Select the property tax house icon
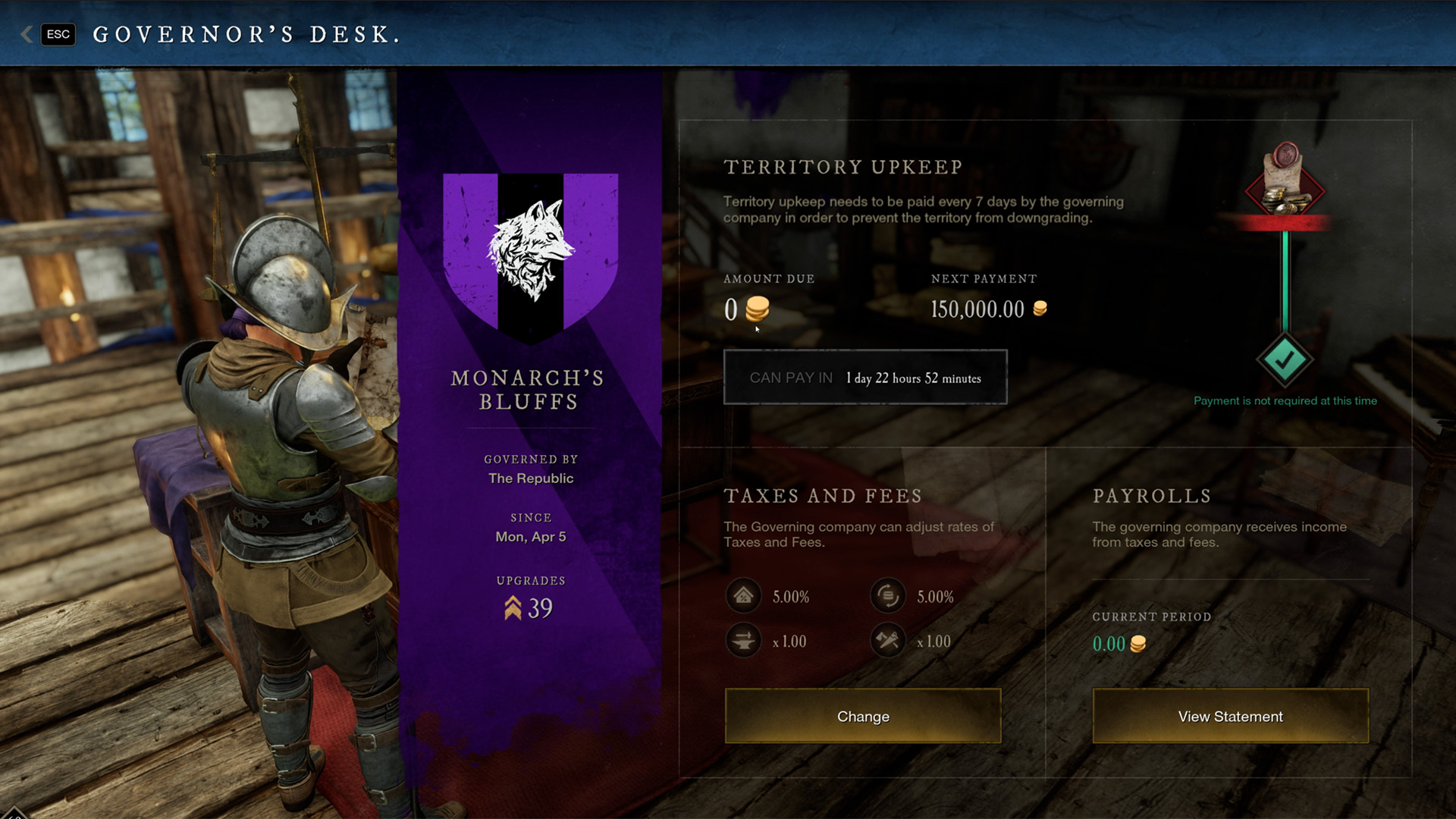This screenshot has height=819, width=1456. (743, 596)
